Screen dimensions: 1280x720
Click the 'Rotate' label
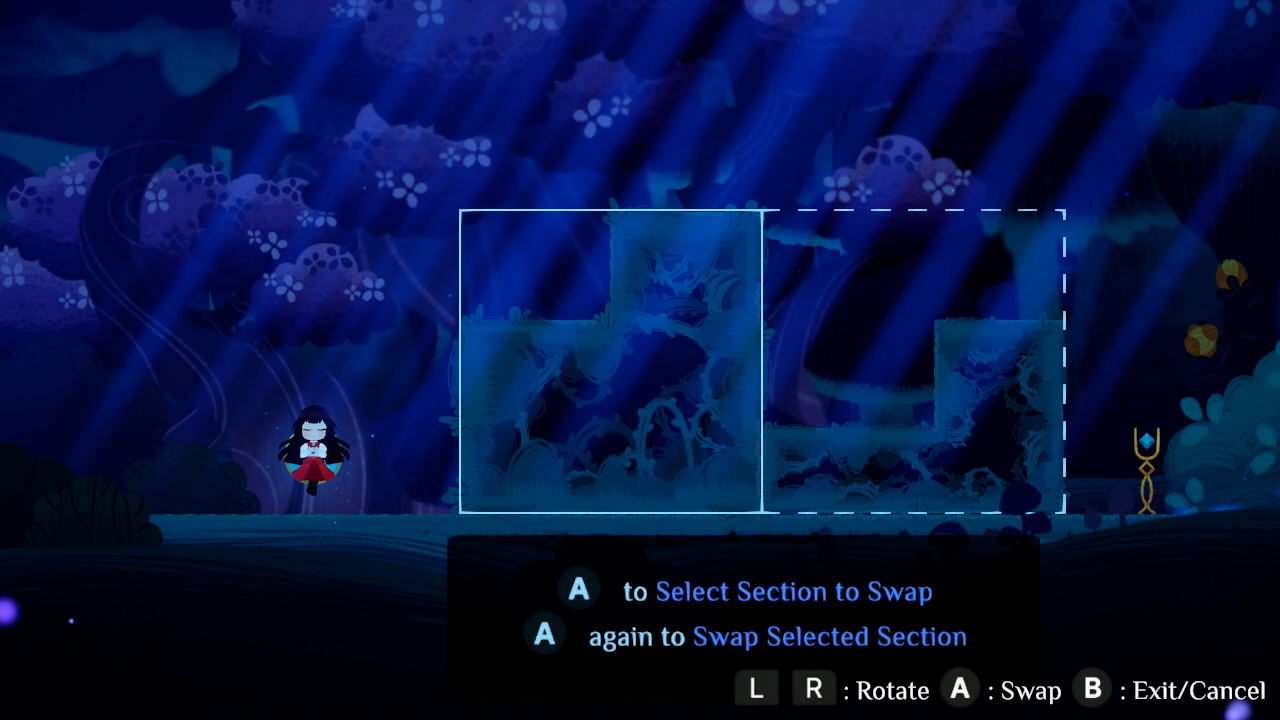point(892,689)
